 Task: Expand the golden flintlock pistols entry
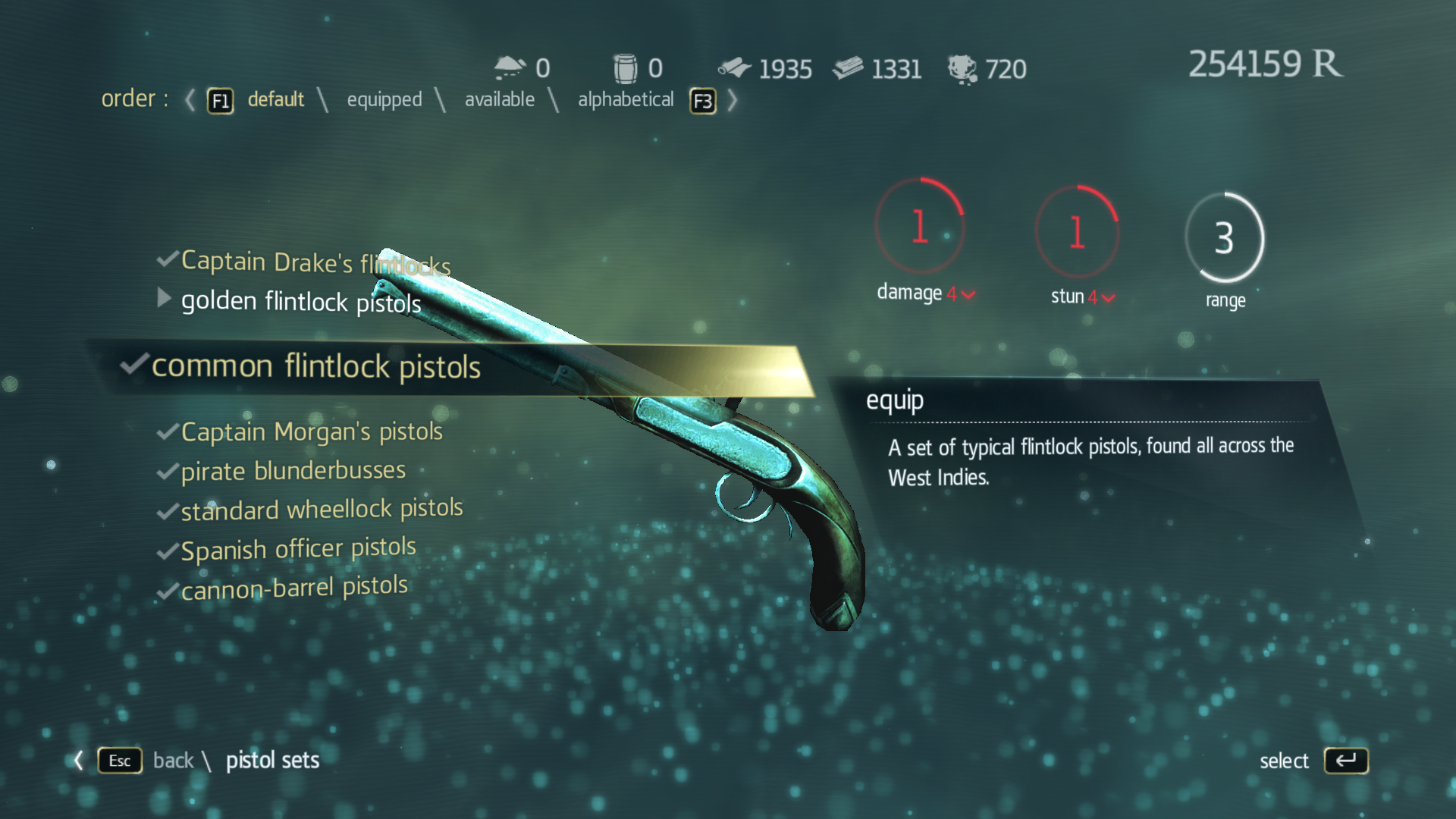click(x=164, y=299)
